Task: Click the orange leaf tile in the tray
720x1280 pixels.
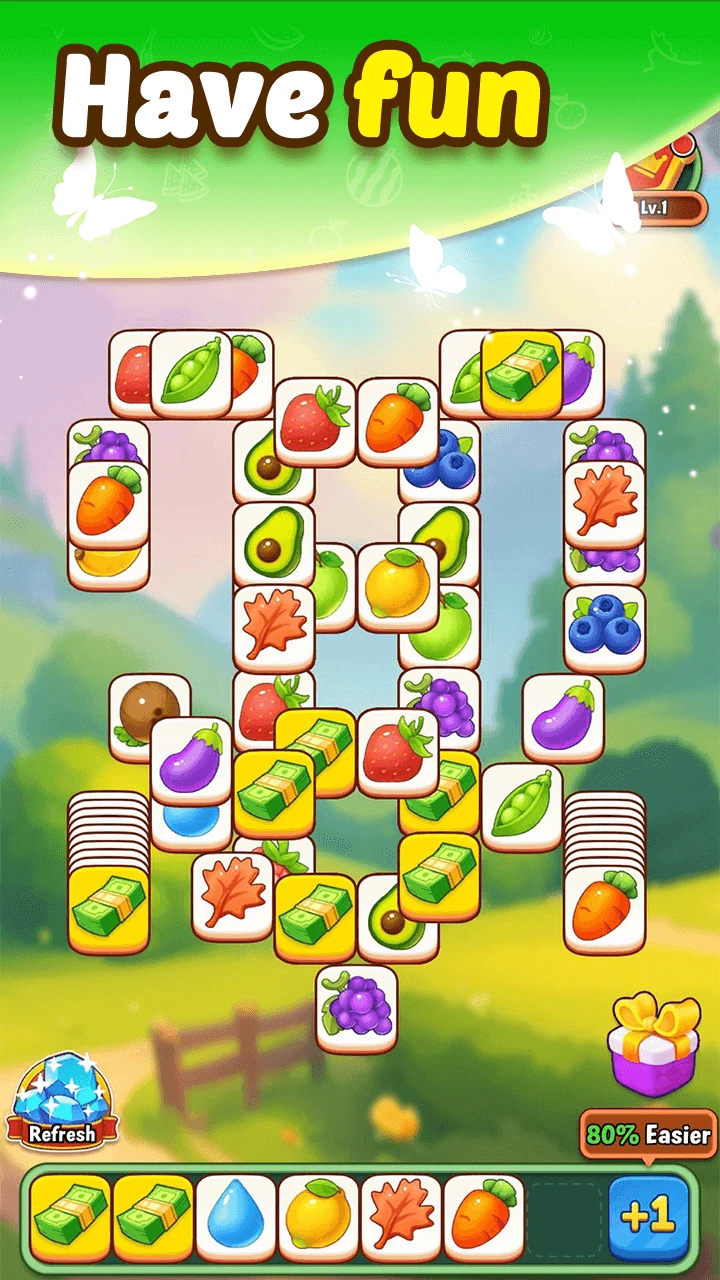Action: point(401,1218)
